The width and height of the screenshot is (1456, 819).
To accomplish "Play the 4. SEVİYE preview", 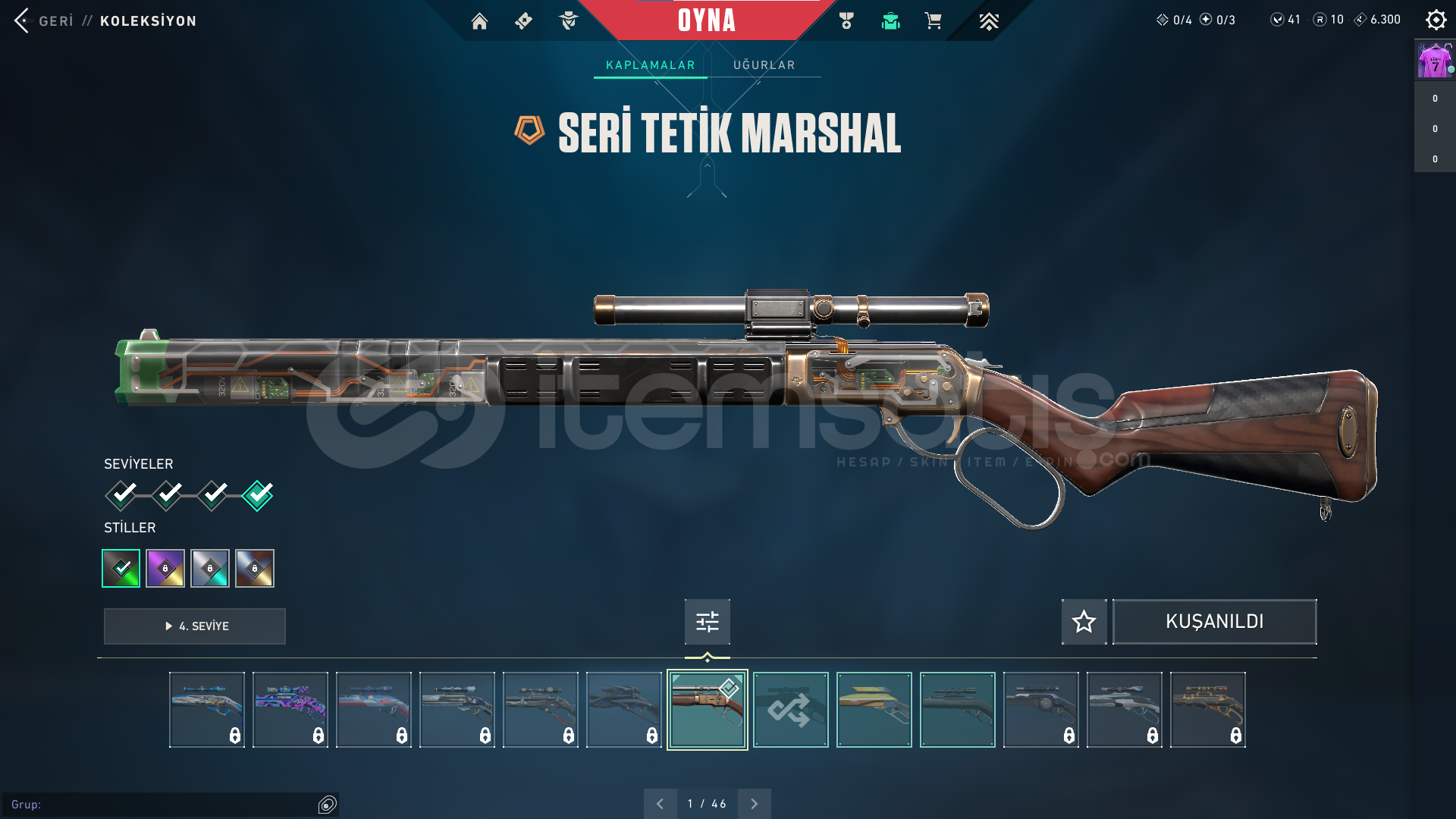I will click(195, 626).
